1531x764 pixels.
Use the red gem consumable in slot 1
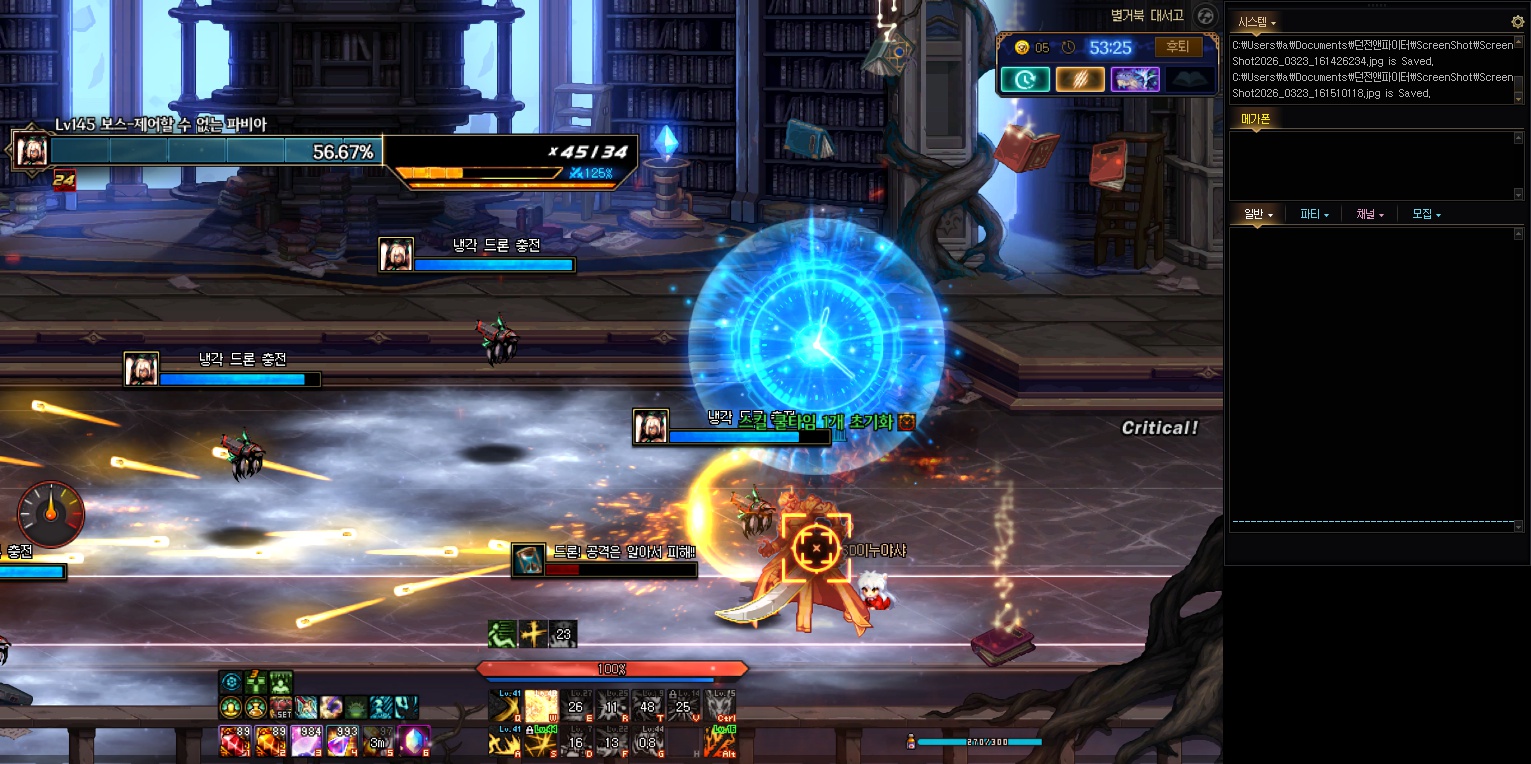tap(234, 741)
